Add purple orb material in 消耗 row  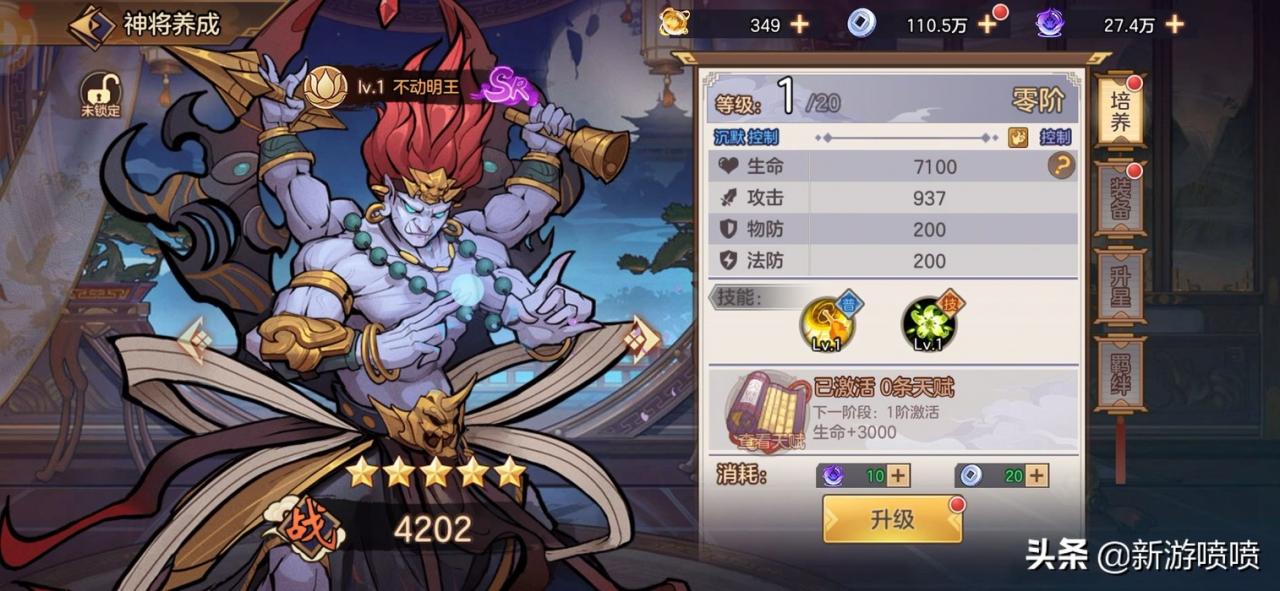899,476
